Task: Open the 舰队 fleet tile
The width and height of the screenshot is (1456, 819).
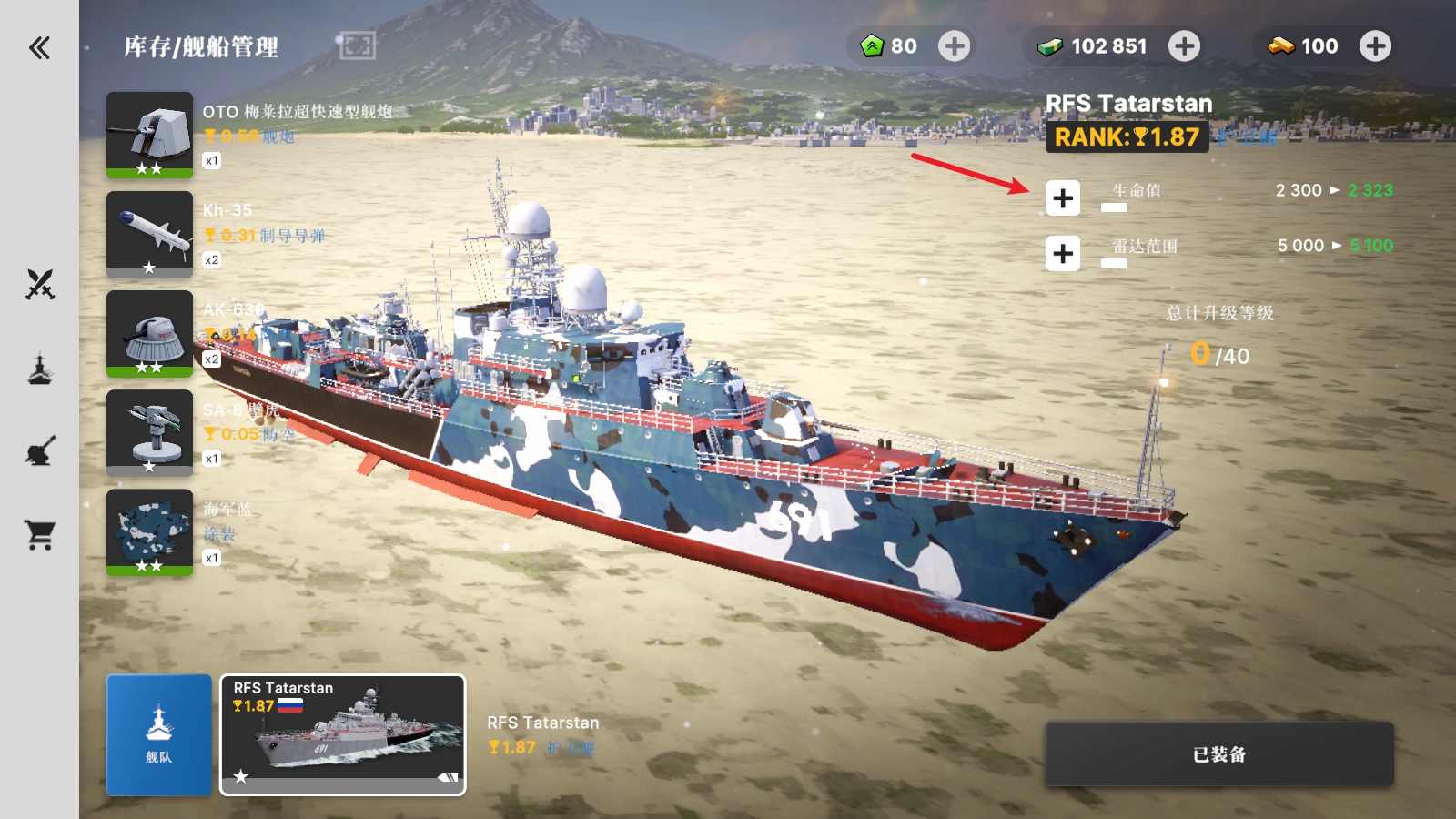Action: click(x=158, y=734)
